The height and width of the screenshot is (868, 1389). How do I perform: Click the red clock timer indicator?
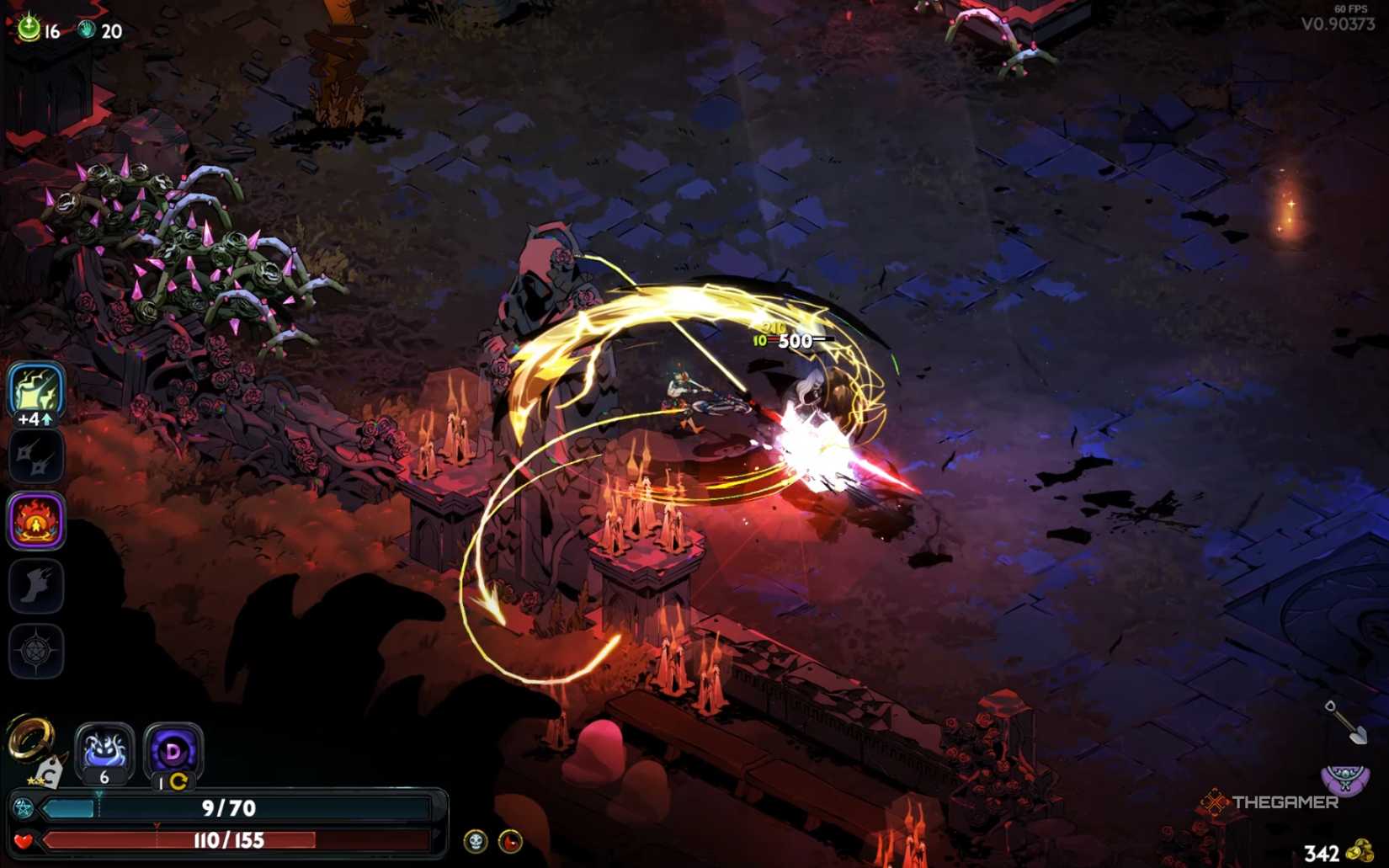510,839
